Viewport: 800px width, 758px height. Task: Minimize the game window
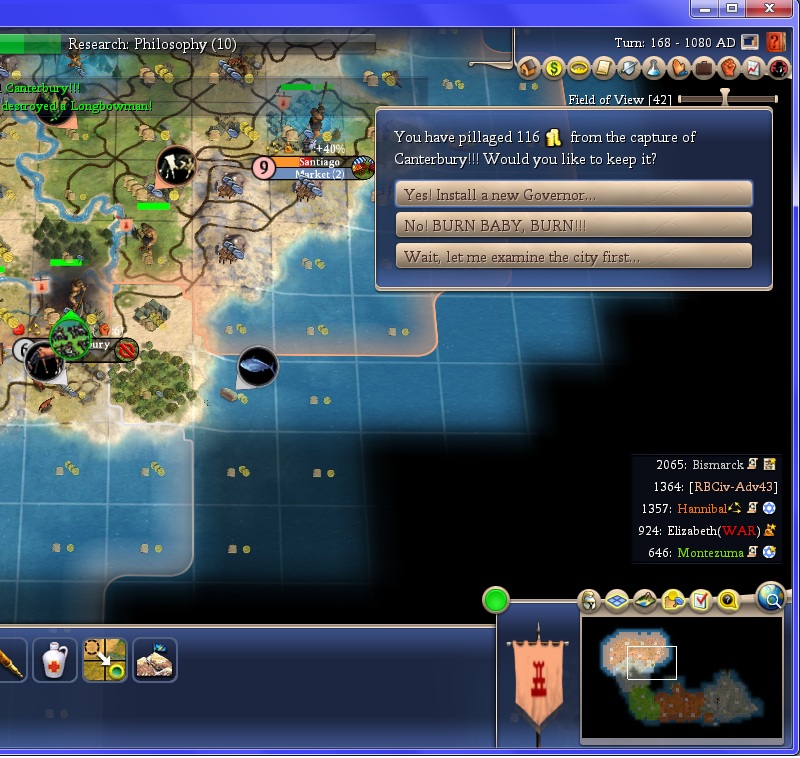[706, 8]
